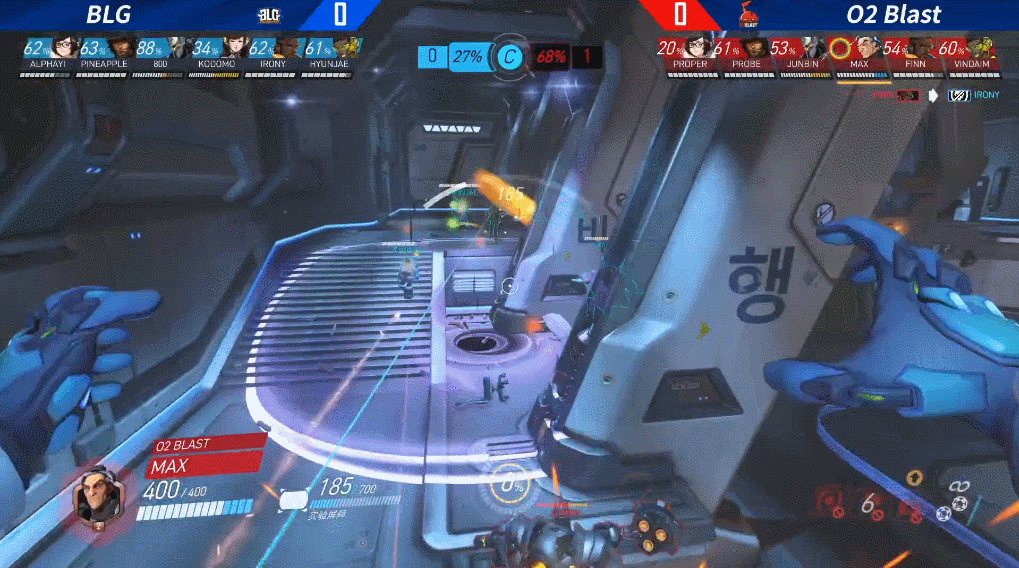Viewport: 1019px width, 568px height.
Task: Click the O2 Blast team logo
Action: (x=747, y=15)
